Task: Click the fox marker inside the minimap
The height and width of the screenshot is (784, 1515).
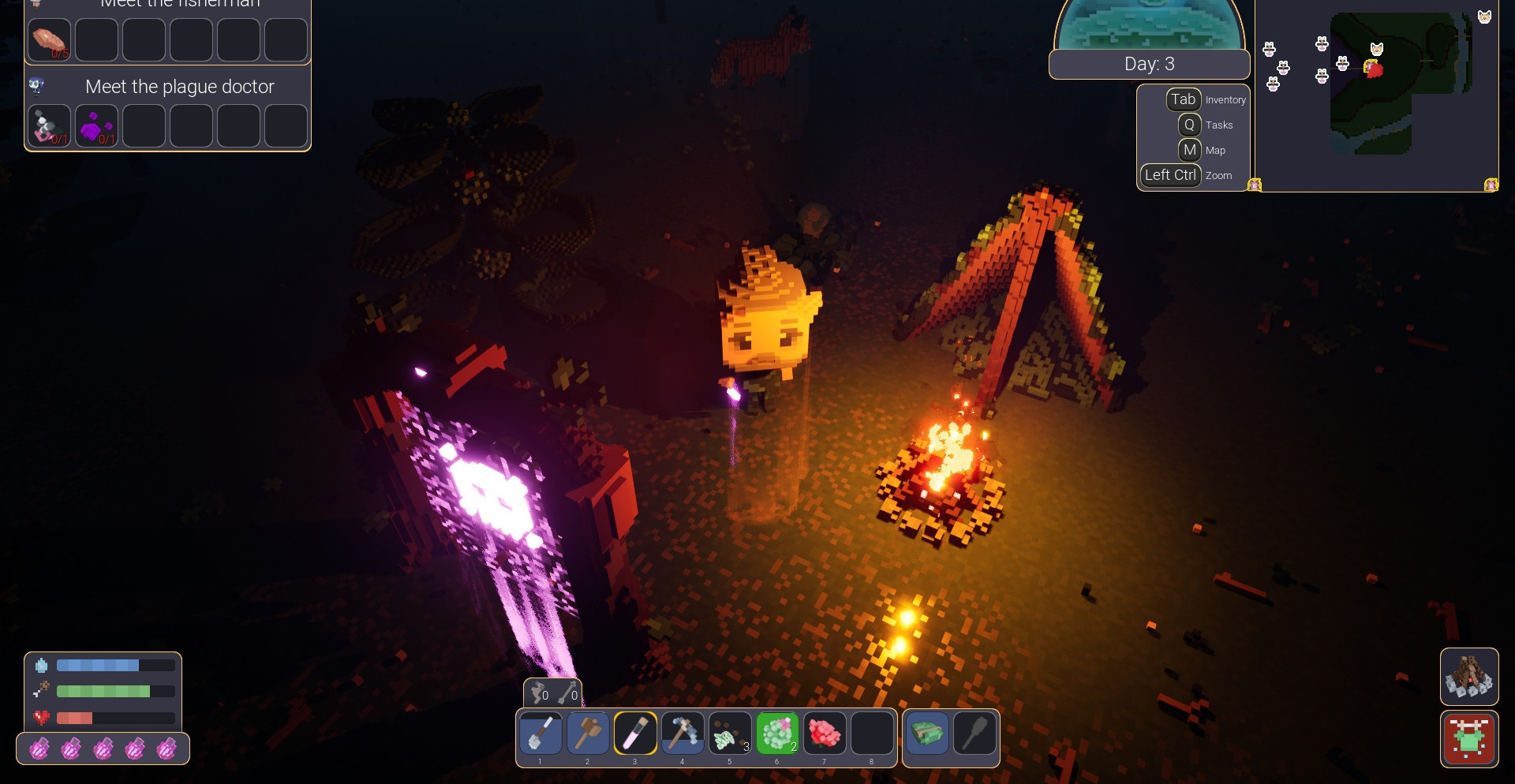Action: click(1377, 50)
